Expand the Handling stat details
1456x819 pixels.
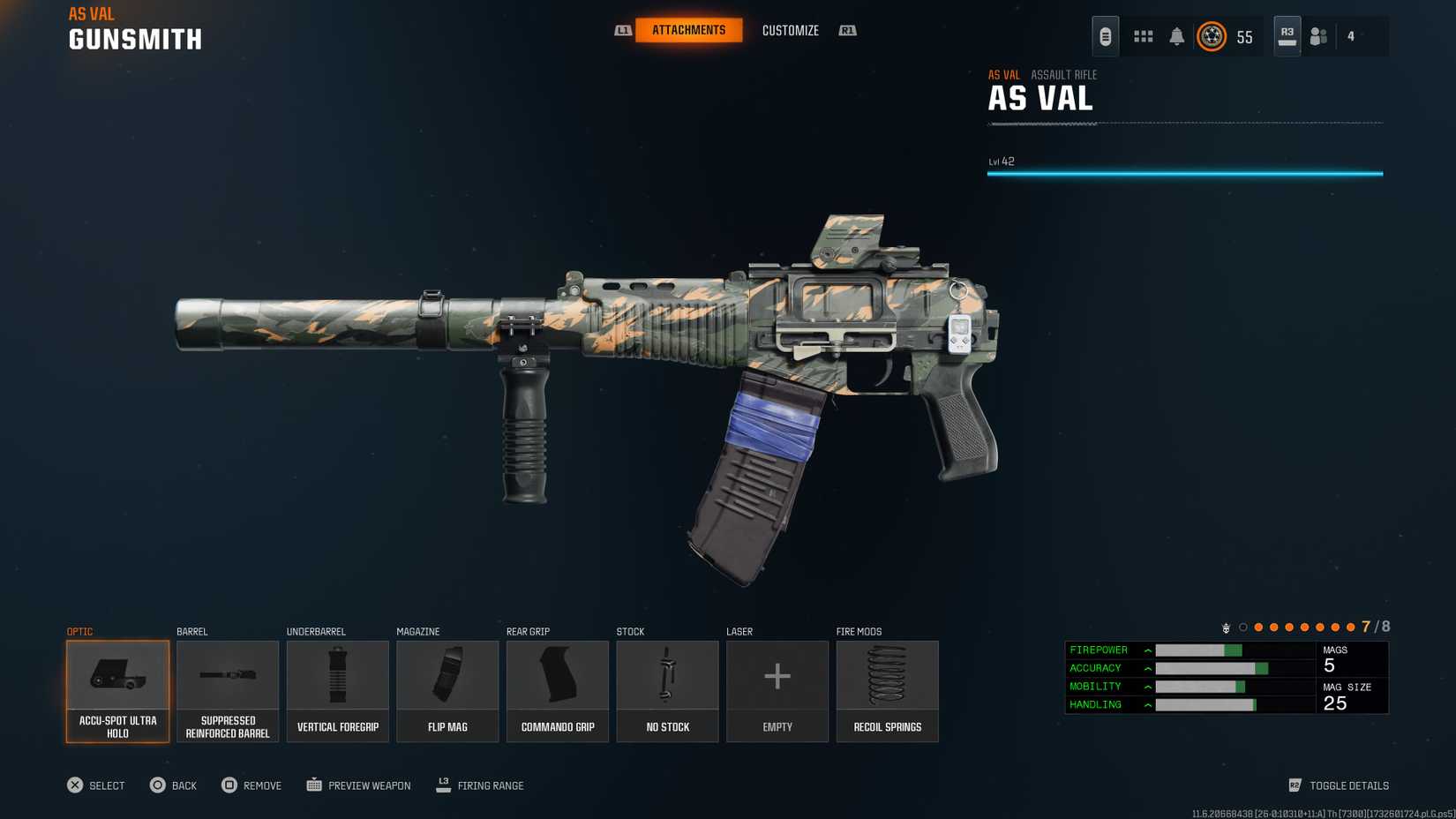click(x=1146, y=704)
